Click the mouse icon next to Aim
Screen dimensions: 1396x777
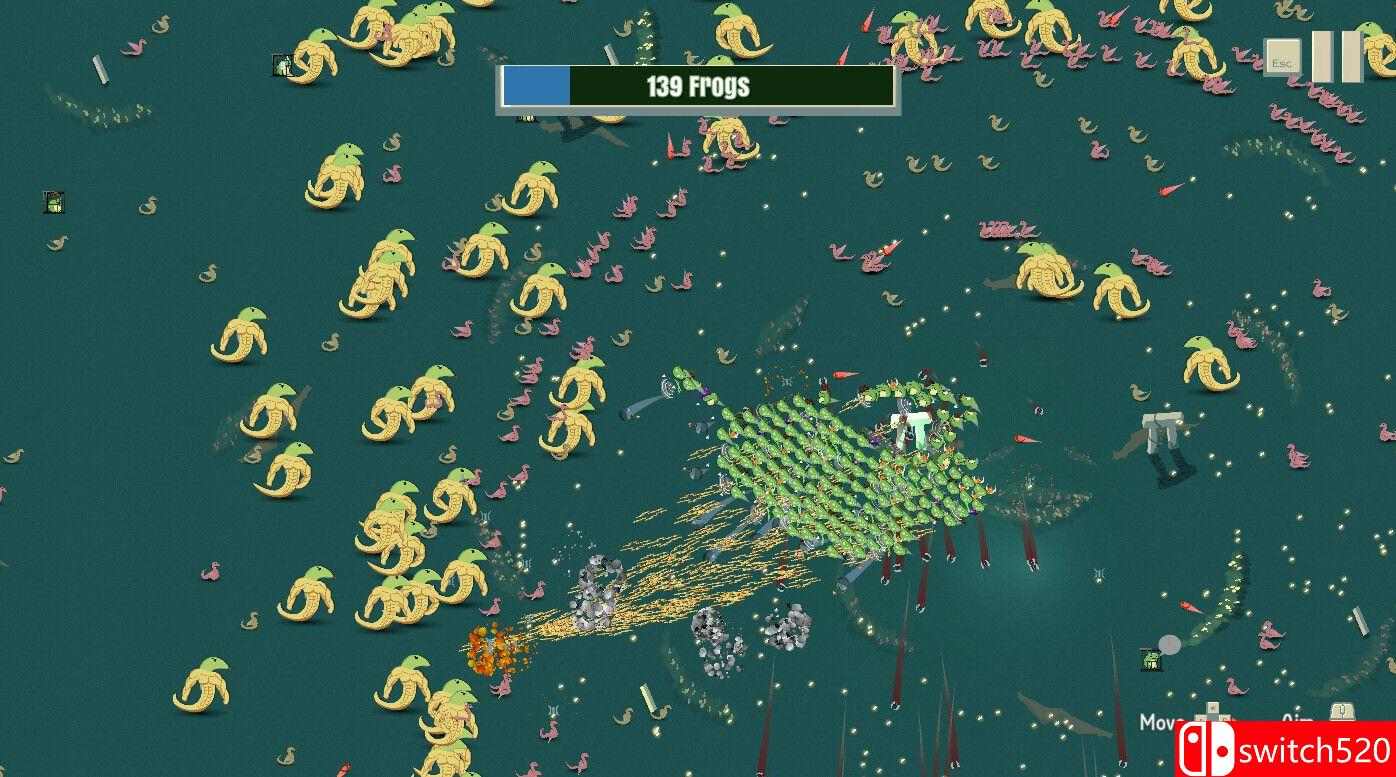pyautogui.click(x=1343, y=710)
